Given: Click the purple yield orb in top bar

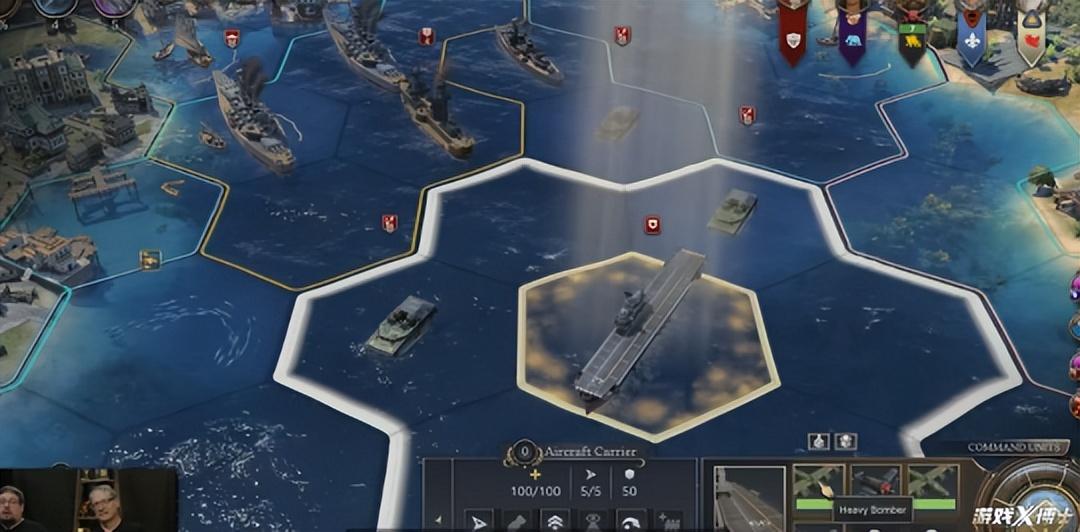Looking at the screenshot, I should coord(115,6).
